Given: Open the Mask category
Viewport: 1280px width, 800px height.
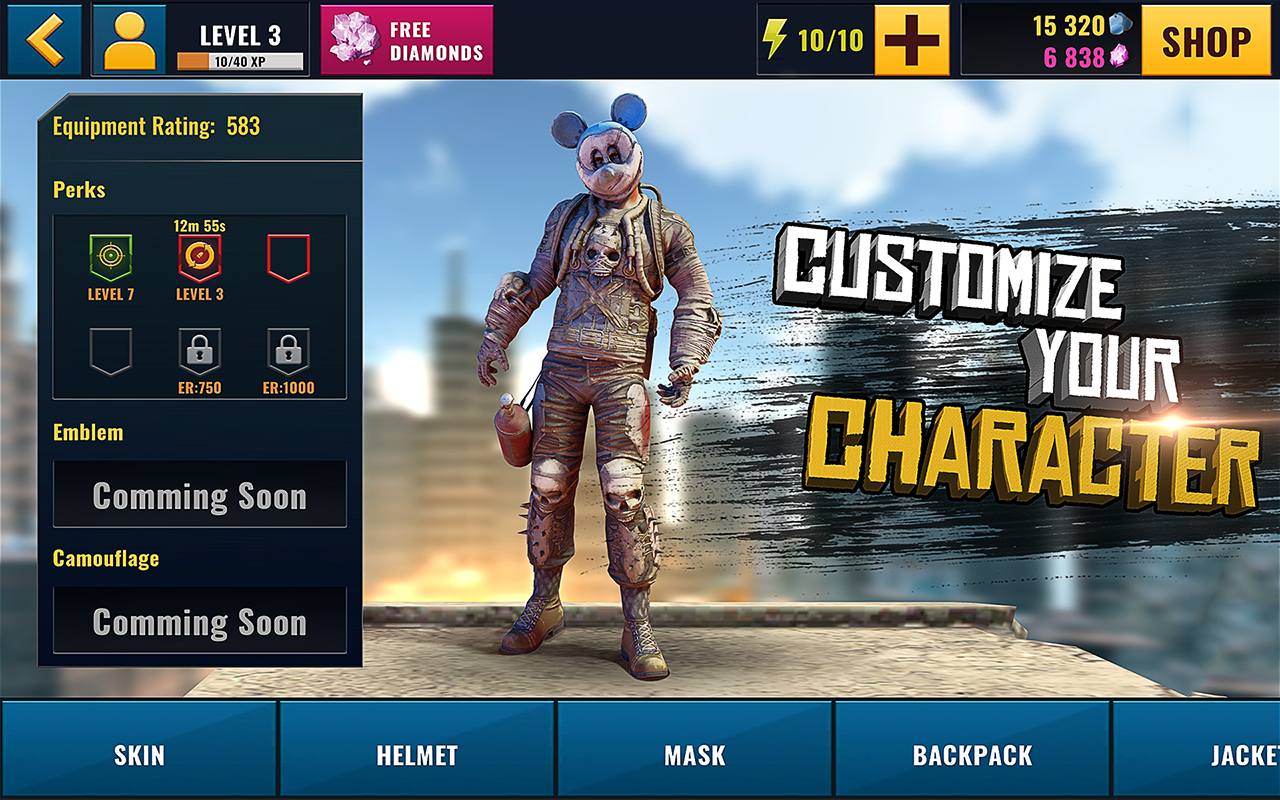Looking at the screenshot, I should click(695, 755).
